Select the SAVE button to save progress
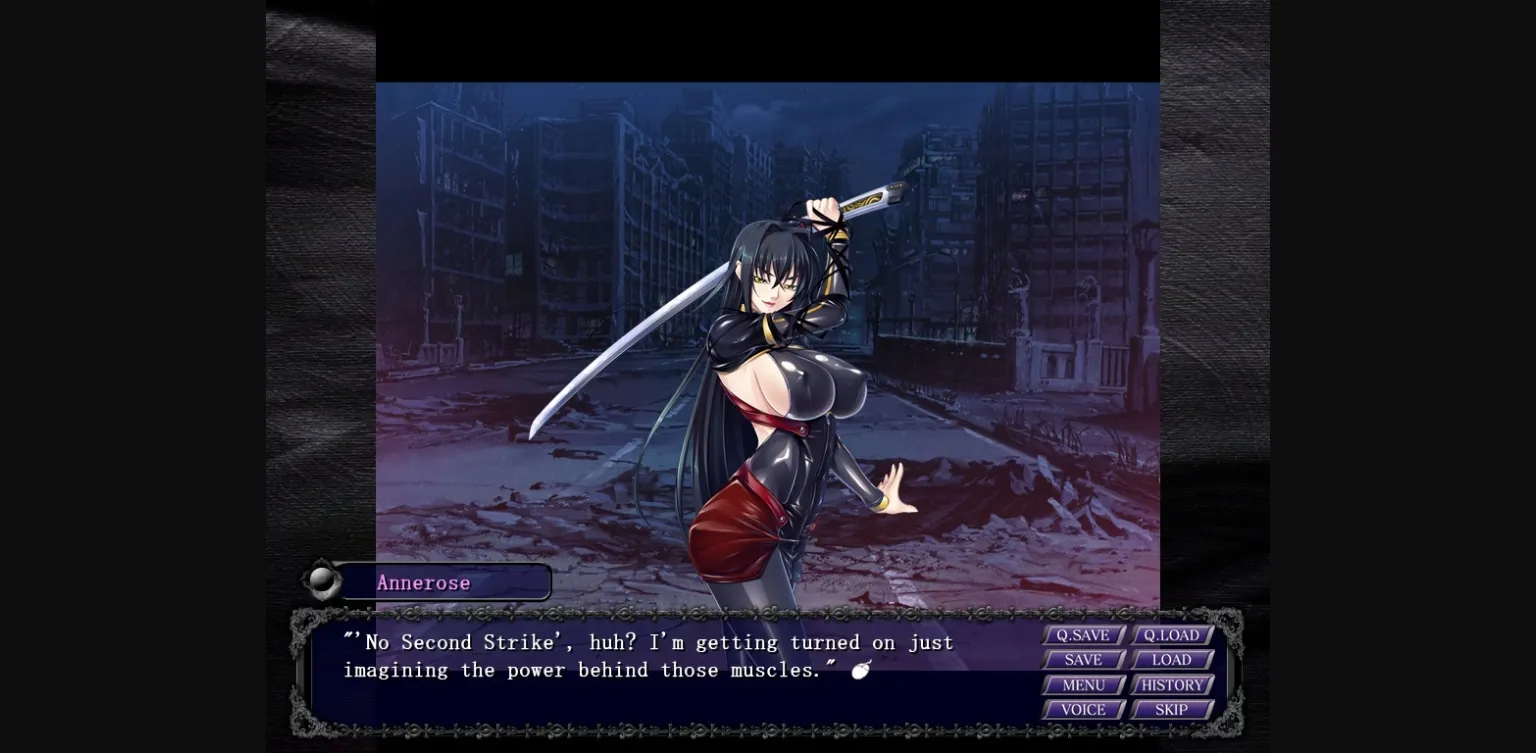1536x753 pixels. (x=1082, y=660)
